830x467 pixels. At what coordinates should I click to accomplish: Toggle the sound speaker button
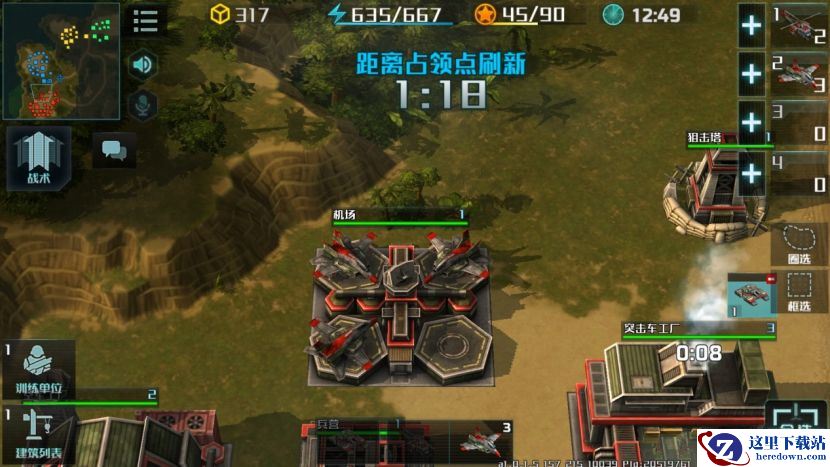pyautogui.click(x=144, y=65)
